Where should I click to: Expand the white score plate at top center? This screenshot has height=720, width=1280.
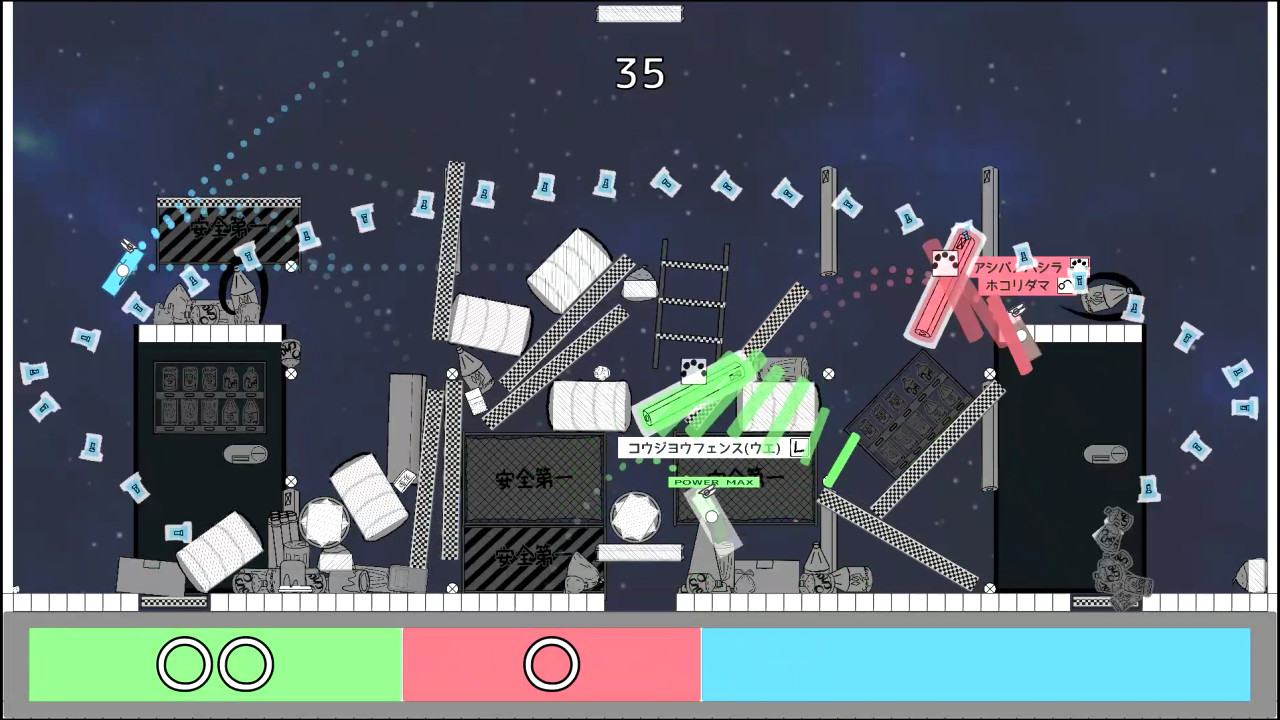639,13
